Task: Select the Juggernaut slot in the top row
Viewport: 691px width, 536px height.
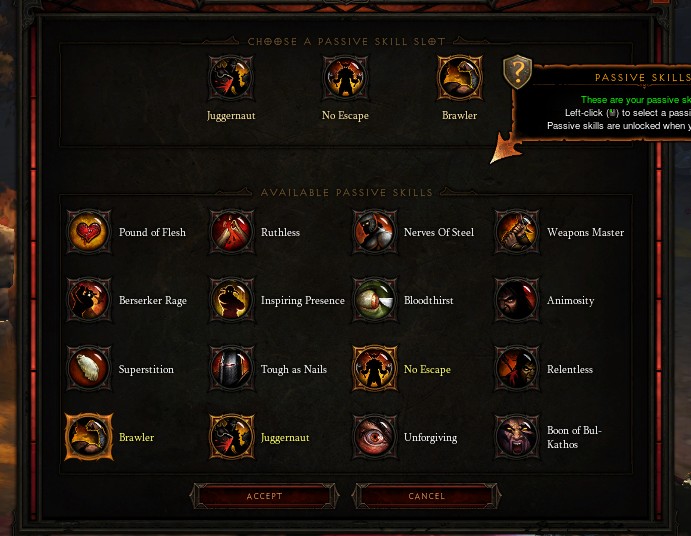Action: click(x=231, y=78)
